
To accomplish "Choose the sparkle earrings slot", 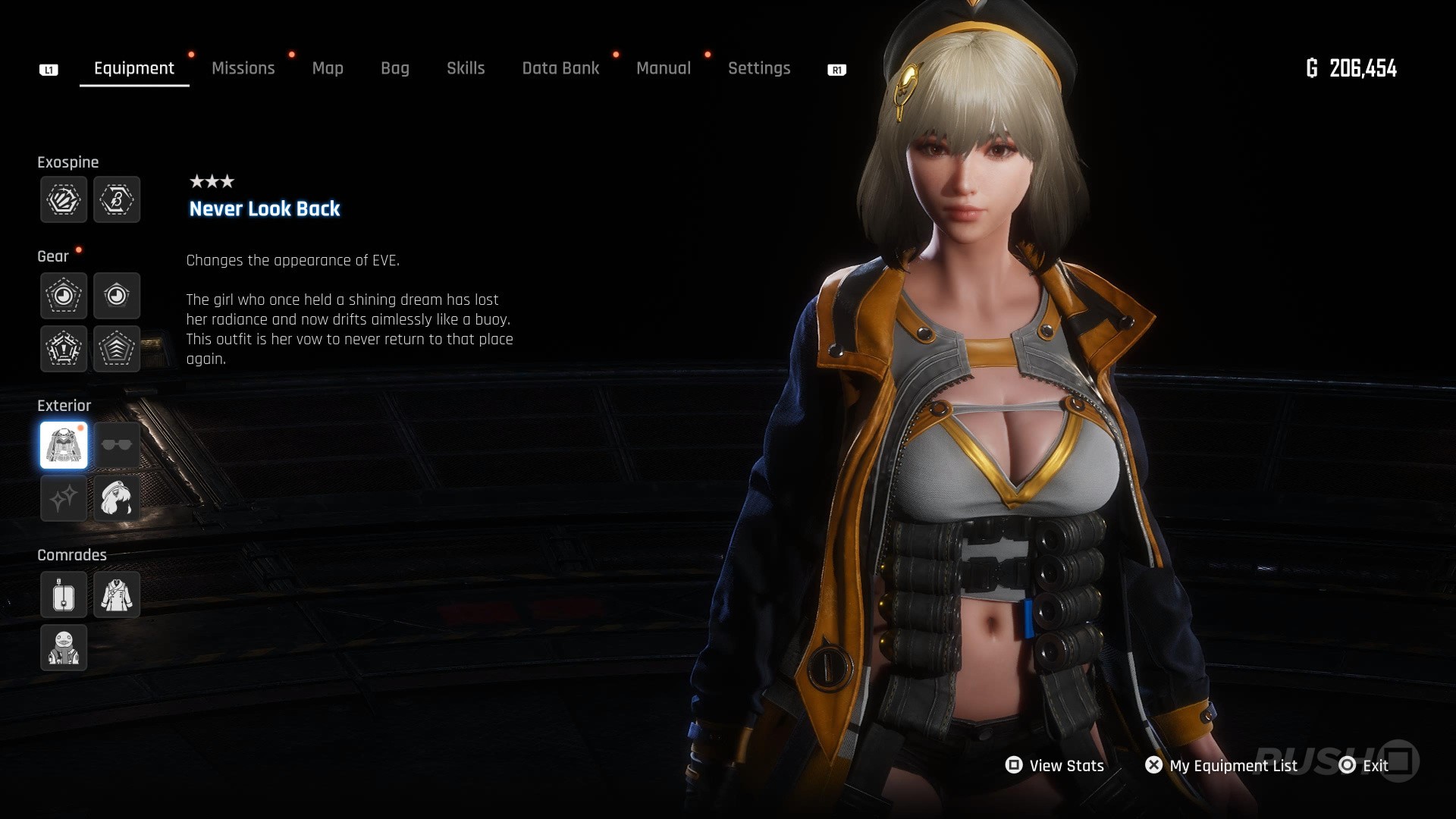I will (64, 498).
